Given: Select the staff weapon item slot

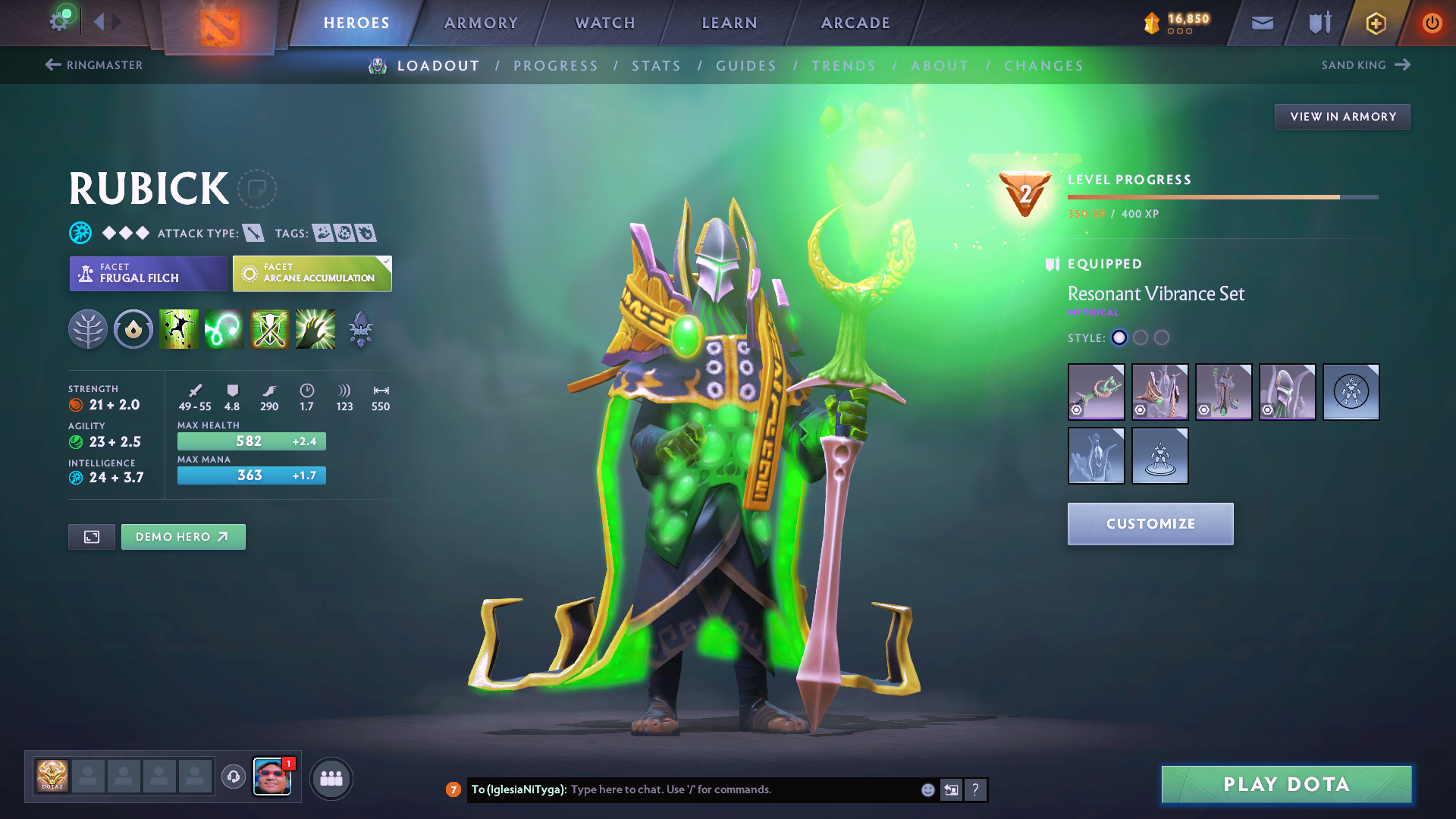Looking at the screenshot, I should coord(1096,392).
